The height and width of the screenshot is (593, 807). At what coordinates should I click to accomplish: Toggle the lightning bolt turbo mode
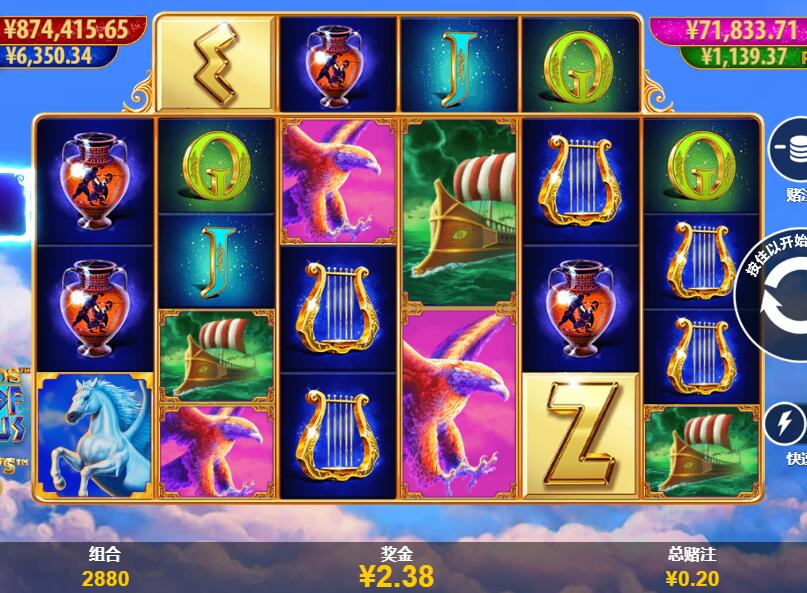[x=786, y=424]
